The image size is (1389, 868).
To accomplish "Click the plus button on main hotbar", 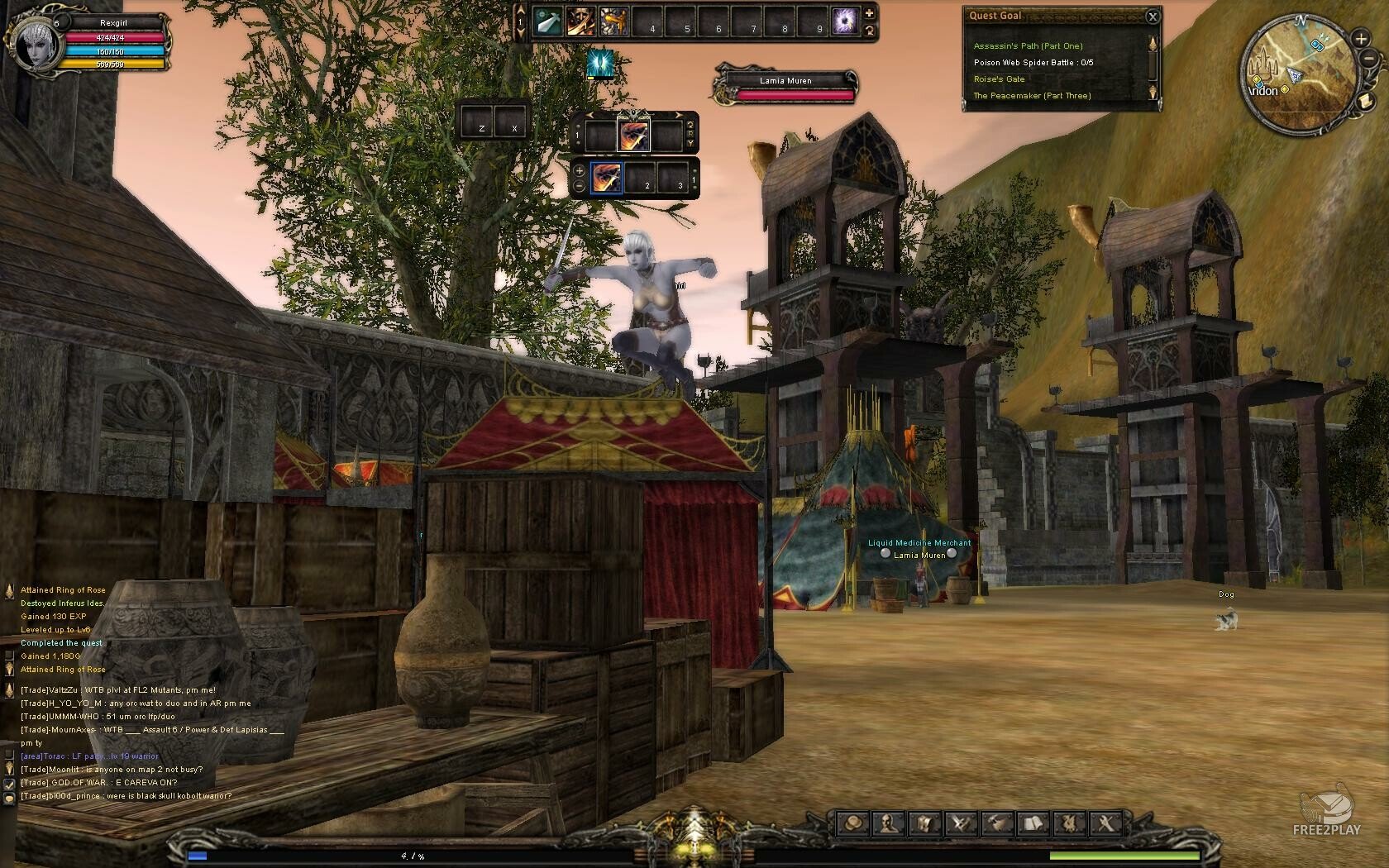I will pyautogui.click(x=869, y=13).
